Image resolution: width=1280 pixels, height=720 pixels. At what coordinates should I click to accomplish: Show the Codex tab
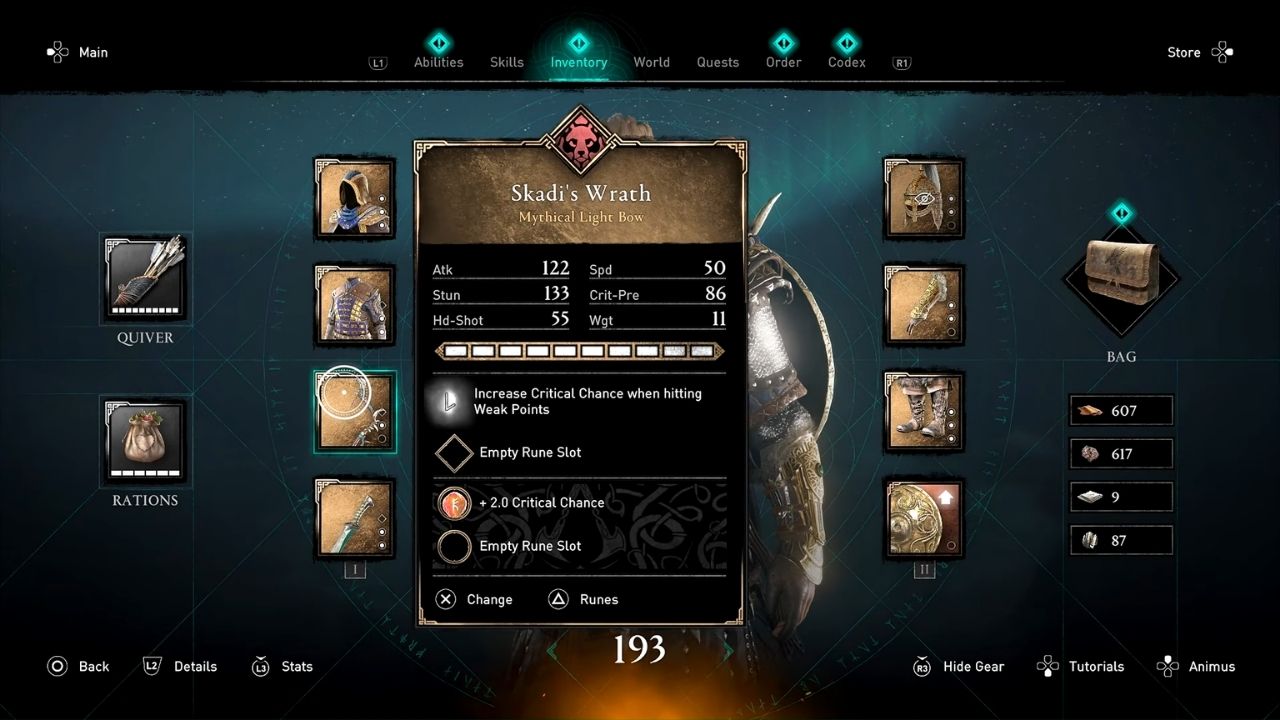(x=847, y=62)
